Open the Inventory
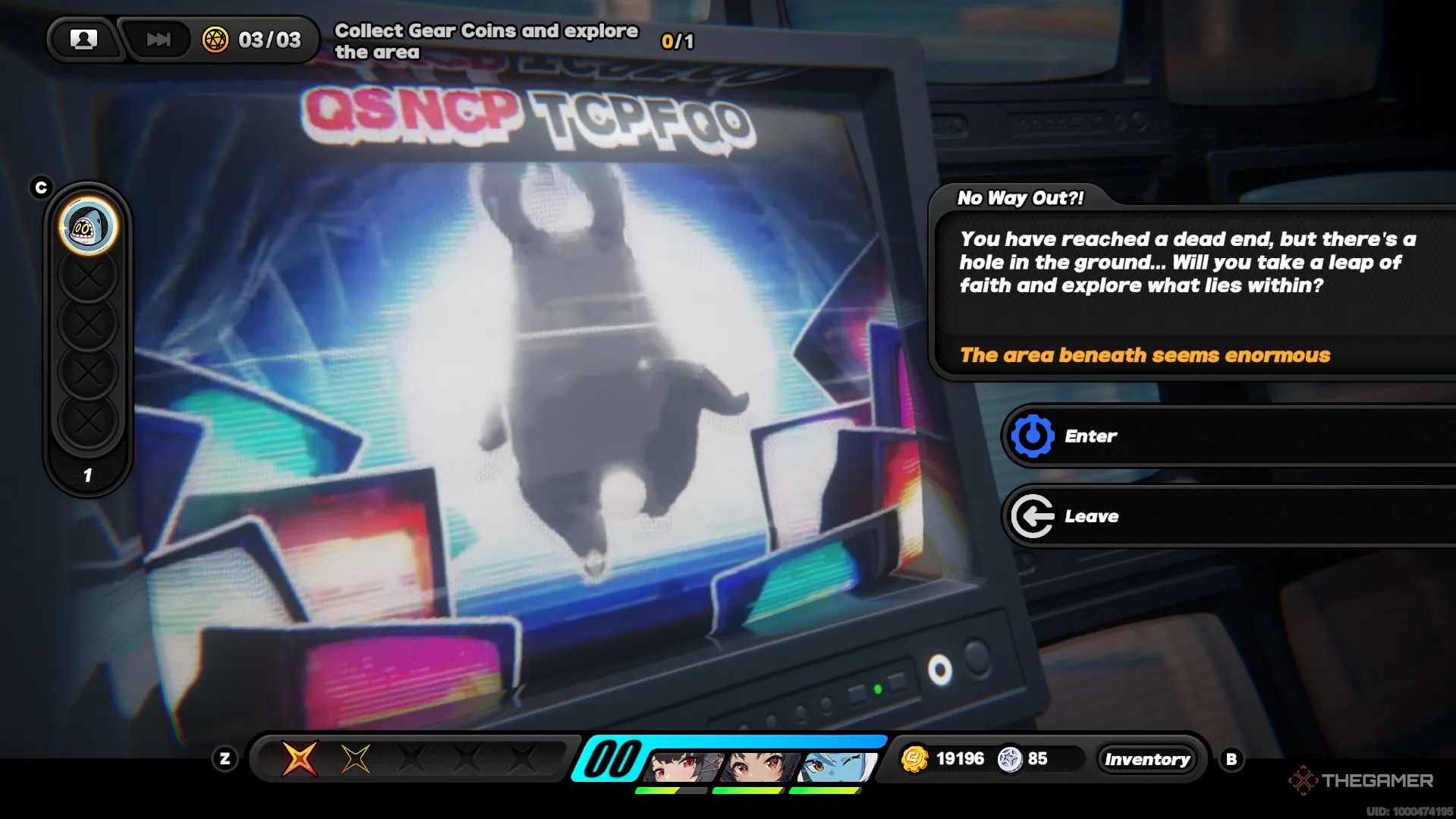Screen dimensions: 1456x819 point(1148,758)
